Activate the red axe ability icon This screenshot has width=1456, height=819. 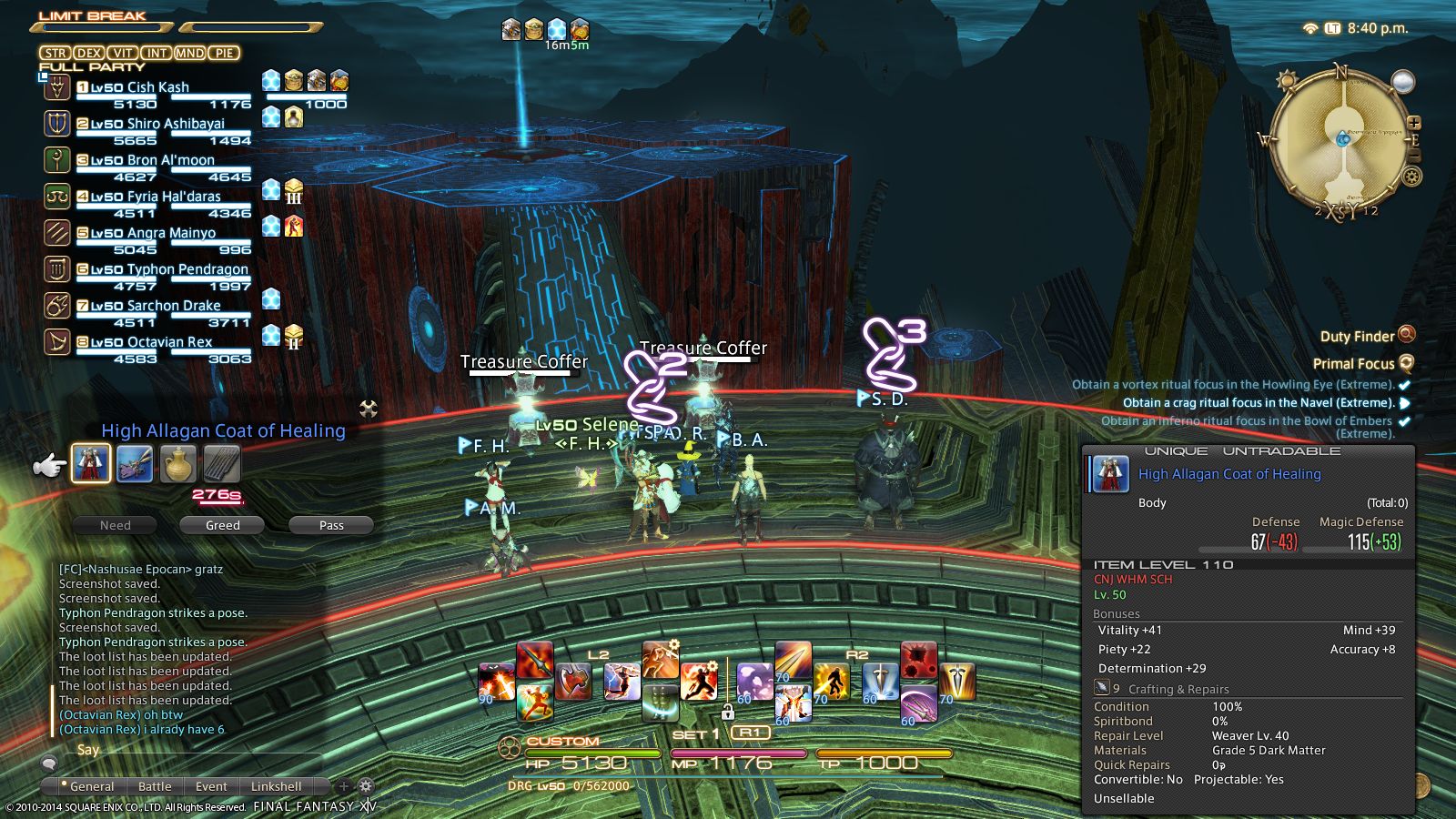point(573,680)
